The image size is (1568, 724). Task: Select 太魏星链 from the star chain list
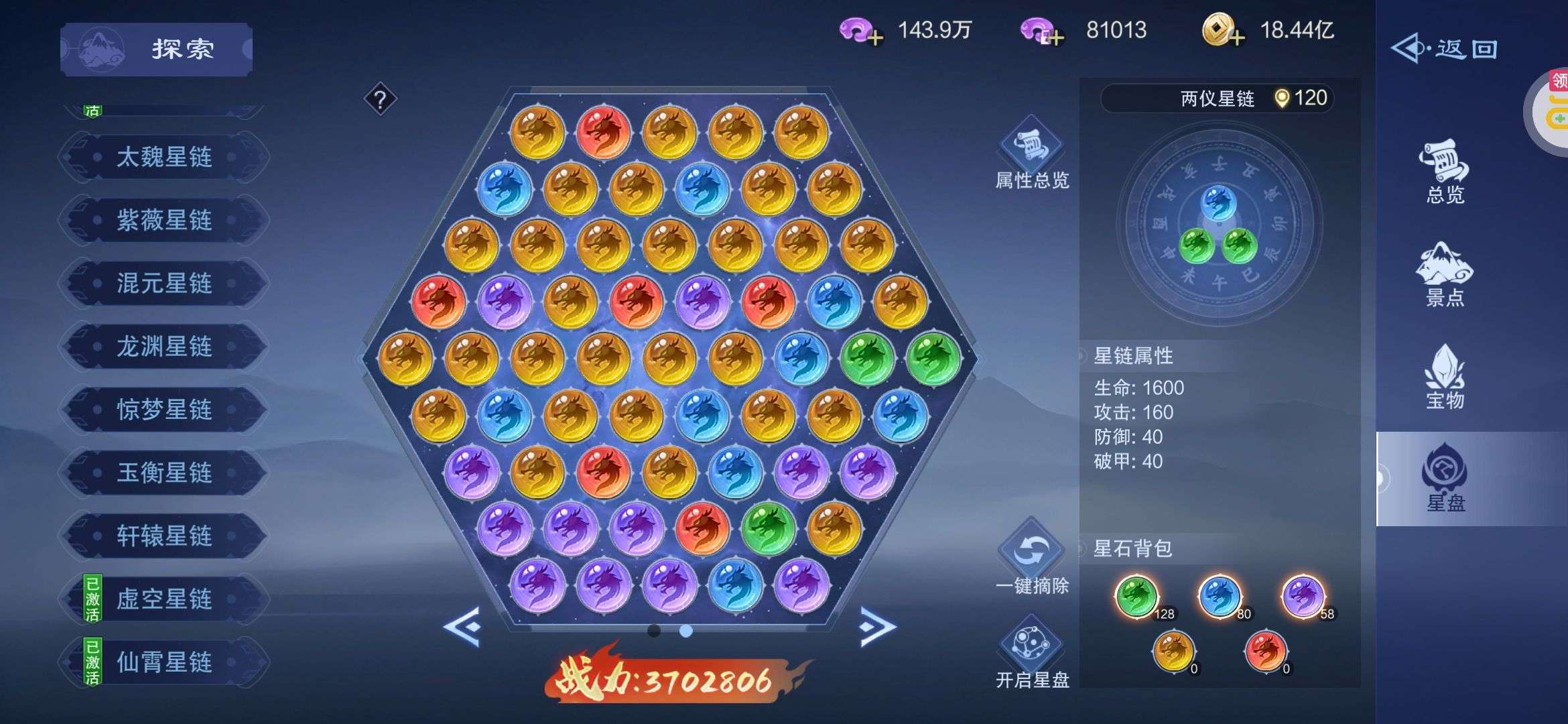(x=164, y=158)
